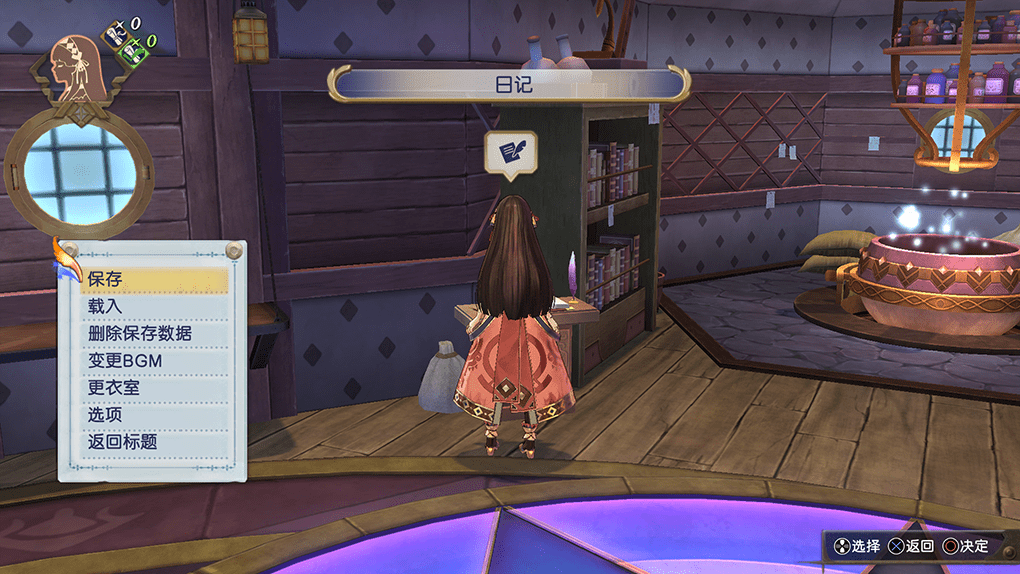
Task: Select 变更BGM menu entry
Action: point(154,361)
